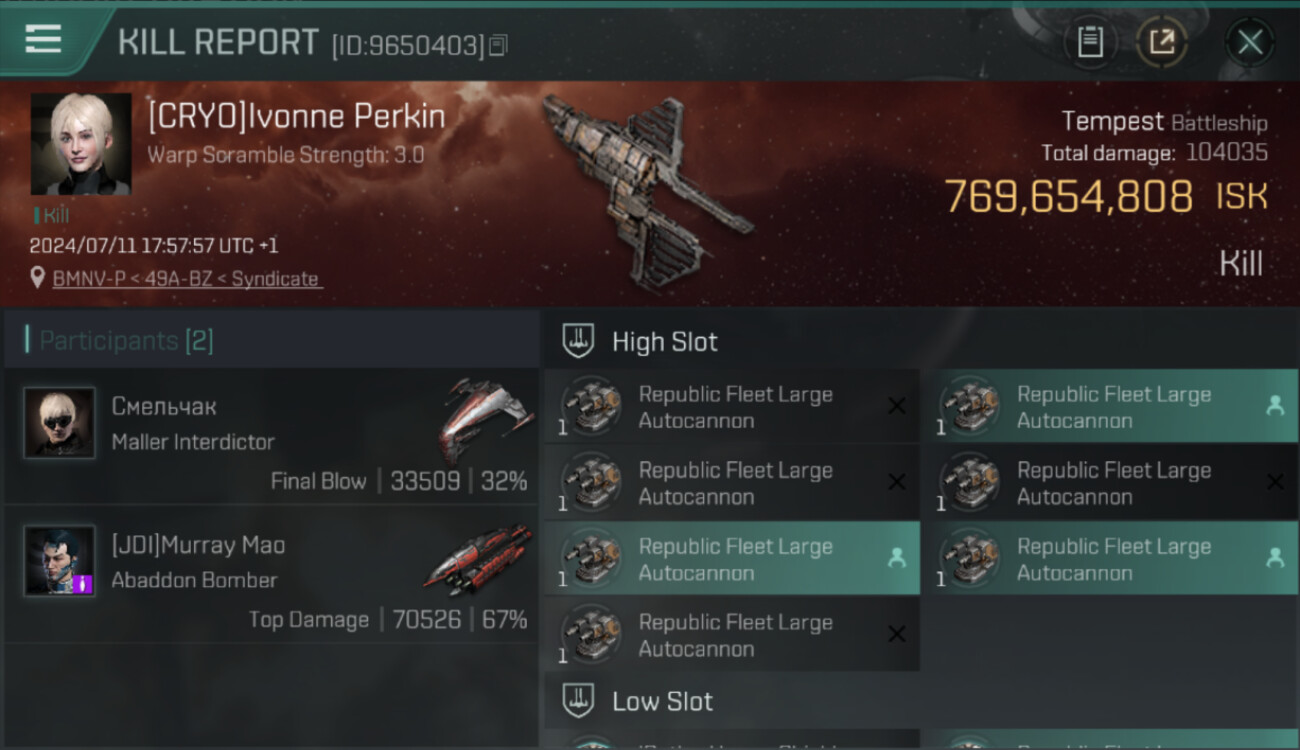Copy the kill report ID
Screen dimensions: 1300x750
(498, 45)
